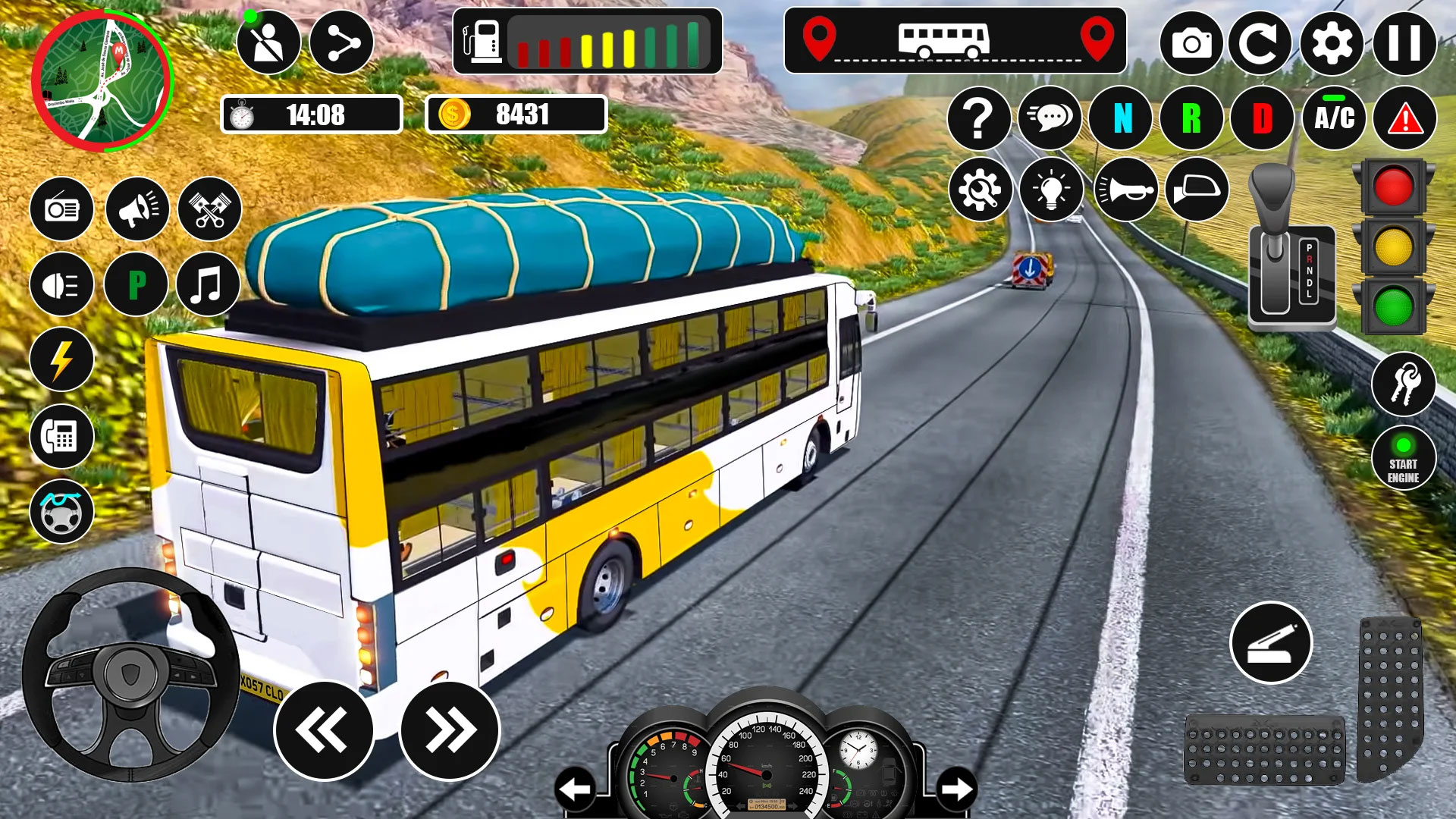1456x819 pixels.
Task: Select Neutral gear mode
Action: (x=1122, y=119)
